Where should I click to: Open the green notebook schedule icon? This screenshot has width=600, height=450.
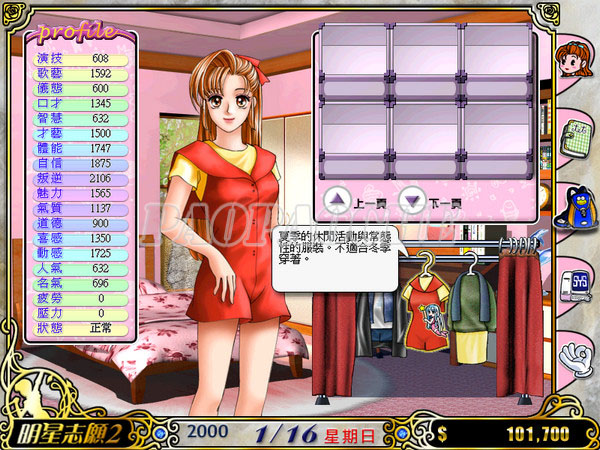pyautogui.click(x=573, y=136)
